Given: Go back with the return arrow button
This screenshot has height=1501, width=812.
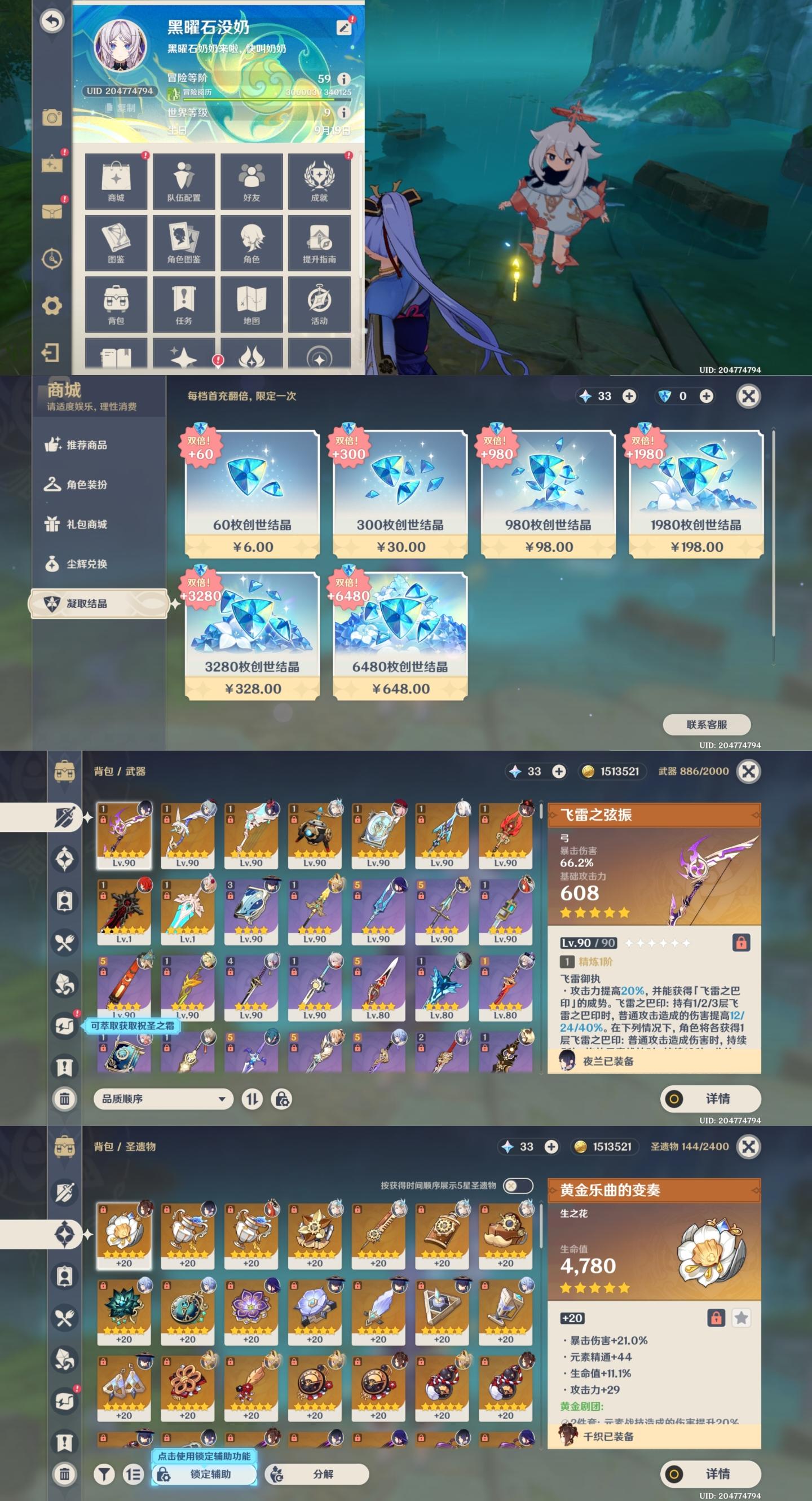Looking at the screenshot, I should [52, 21].
